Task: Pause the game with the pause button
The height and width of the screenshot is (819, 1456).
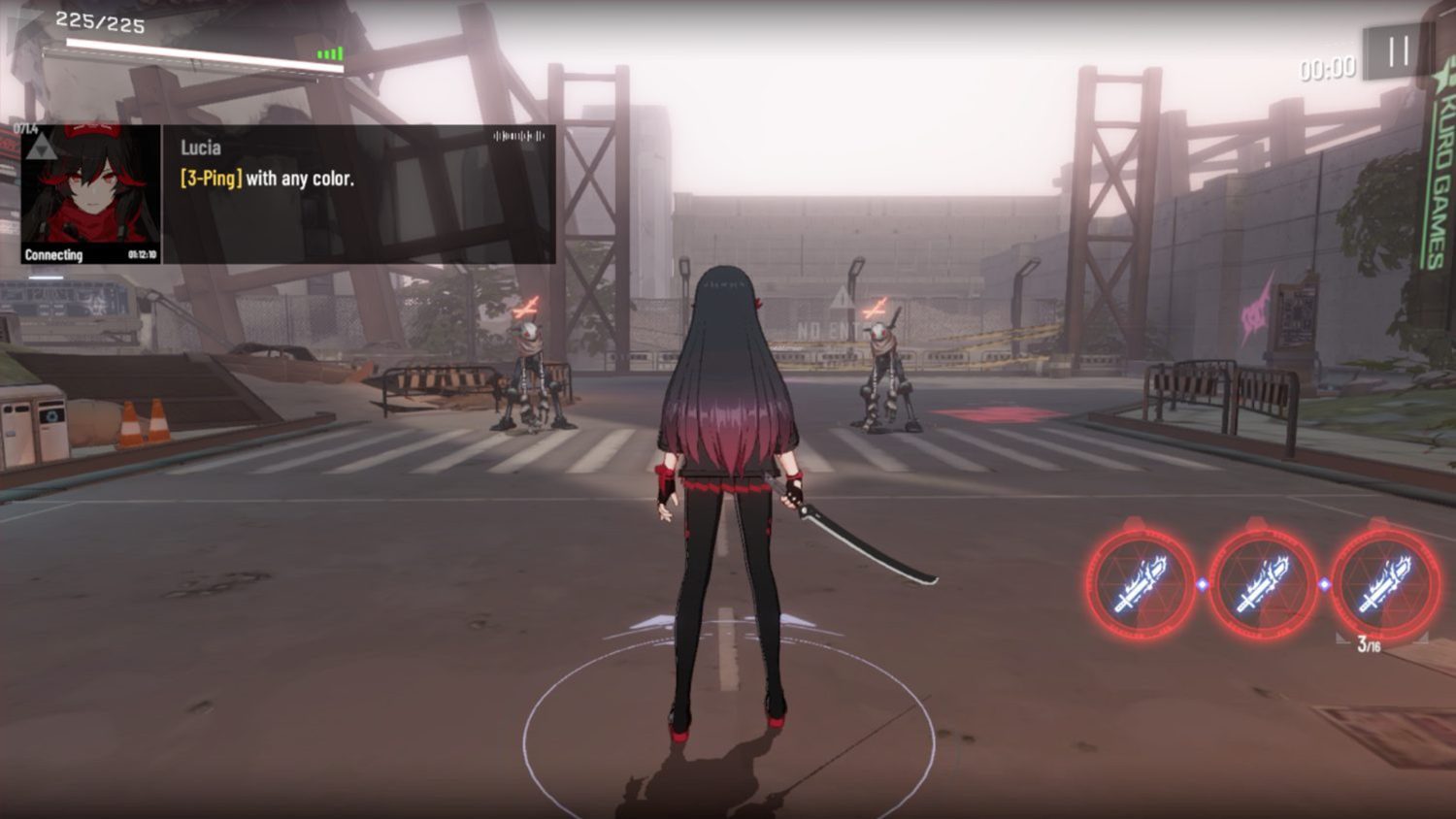Action: 1398,52
